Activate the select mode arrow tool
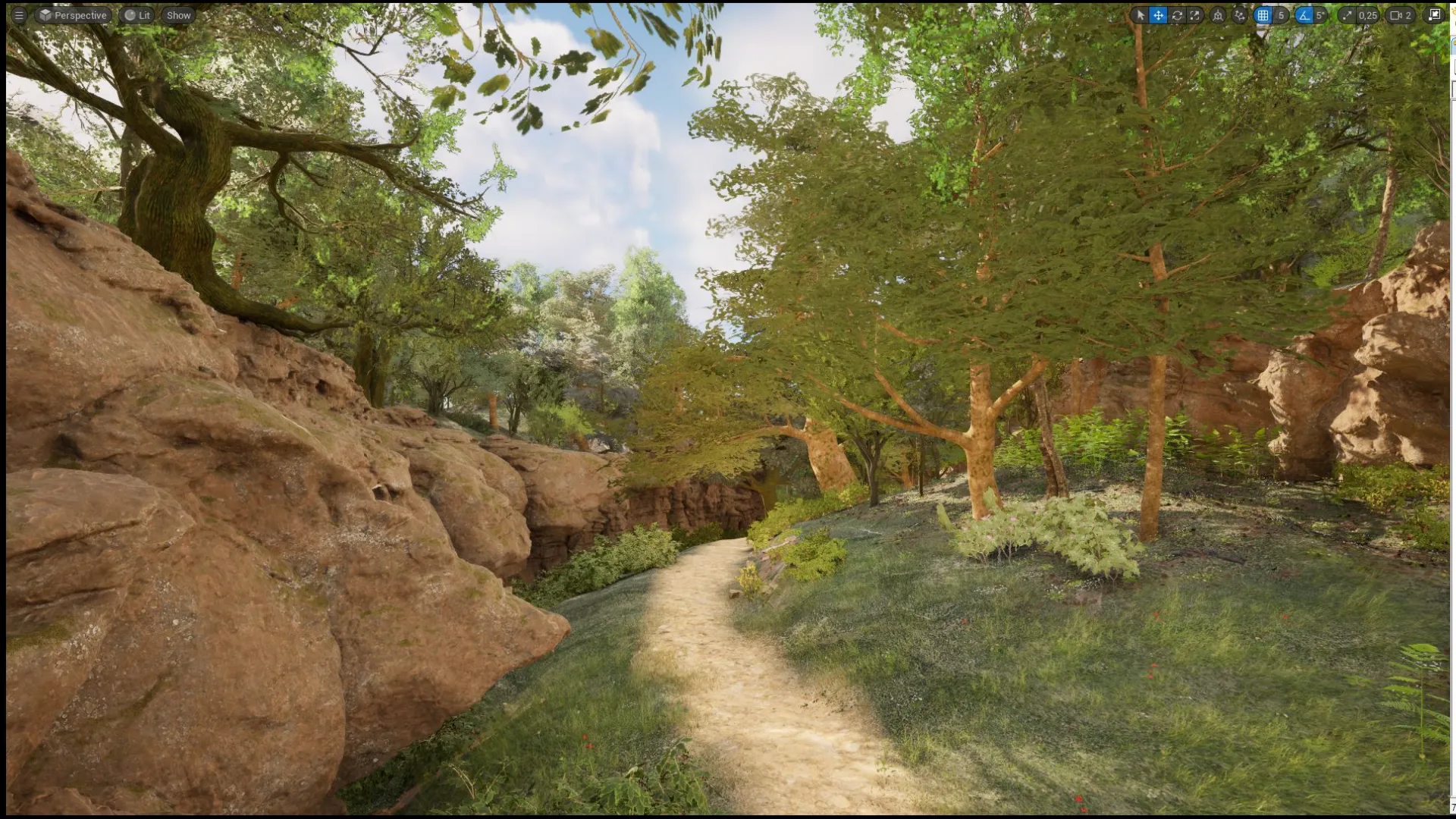Image resolution: width=1456 pixels, height=819 pixels. tap(1140, 15)
